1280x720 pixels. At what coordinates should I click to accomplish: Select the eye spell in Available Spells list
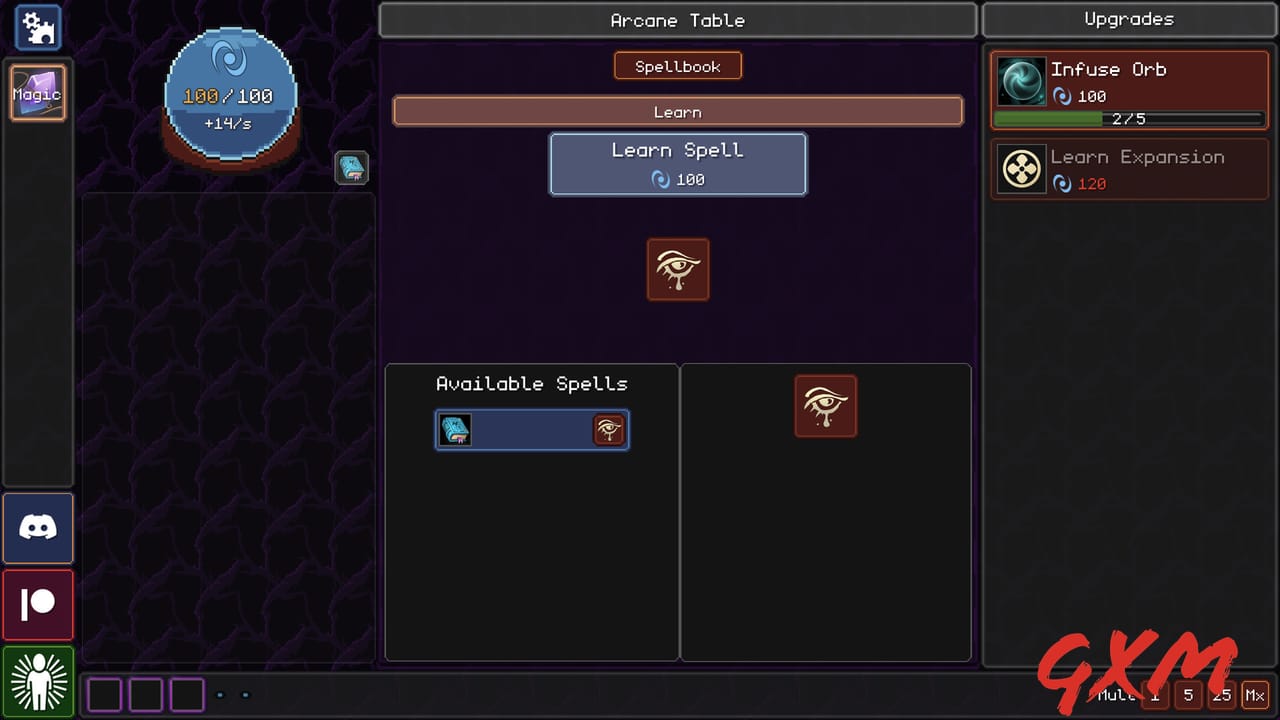pyautogui.click(x=531, y=429)
